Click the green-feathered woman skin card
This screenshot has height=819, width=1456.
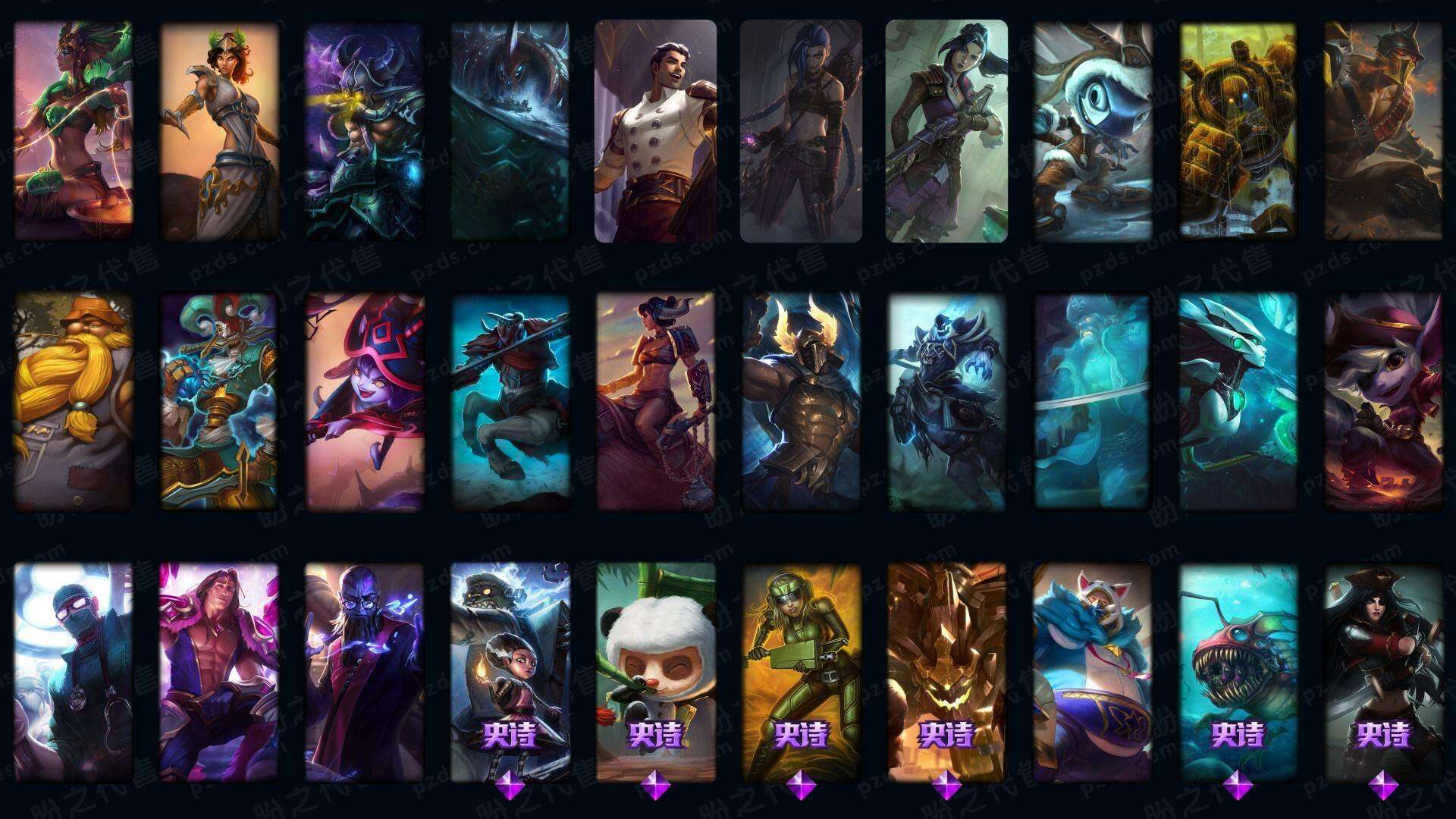[x=74, y=131]
